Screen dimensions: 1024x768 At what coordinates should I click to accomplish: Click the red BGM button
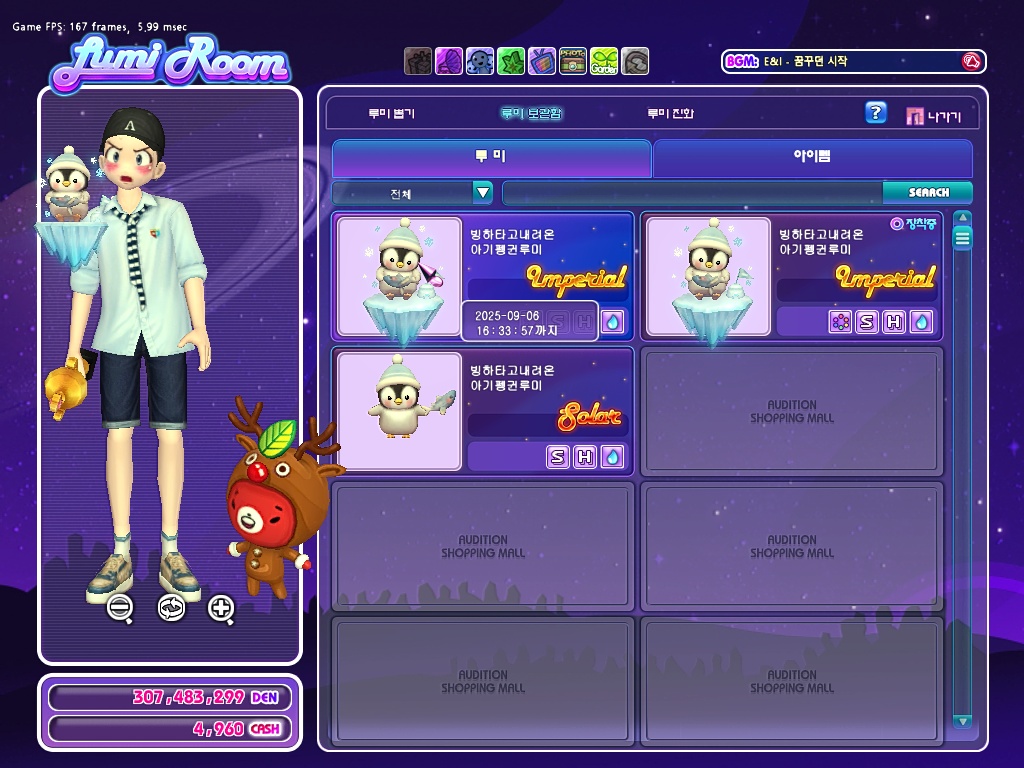pyautogui.click(x=970, y=61)
